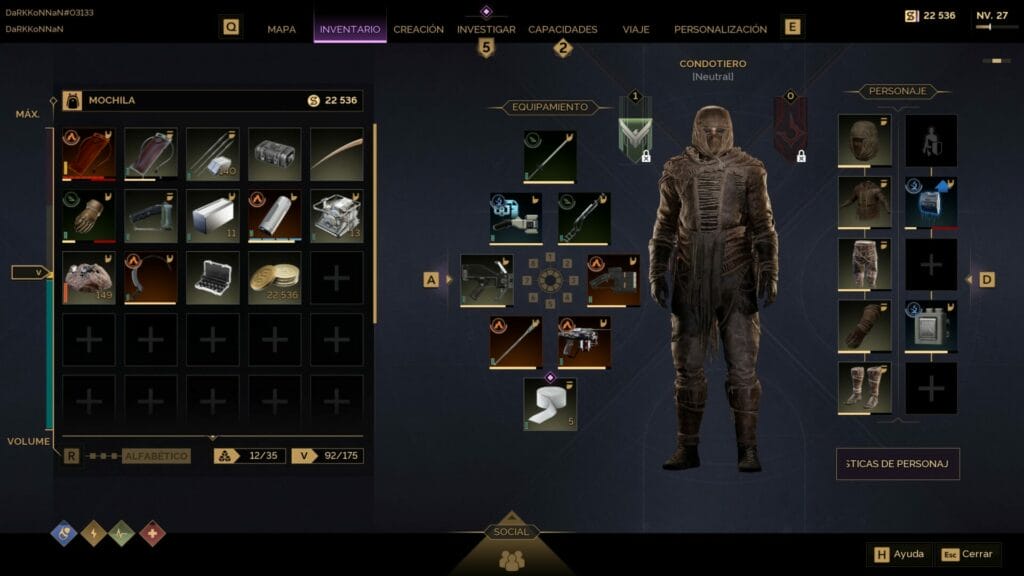
Task: Select the CAPACIDADES tab
Action: click(x=562, y=29)
